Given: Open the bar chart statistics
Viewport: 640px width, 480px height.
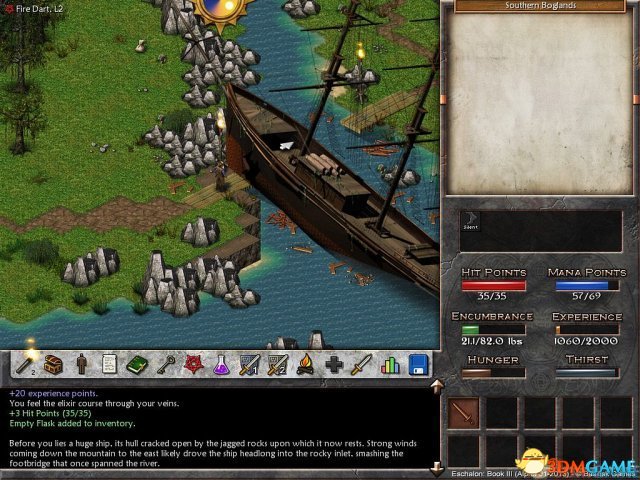Looking at the screenshot, I should pyautogui.click(x=390, y=365).
